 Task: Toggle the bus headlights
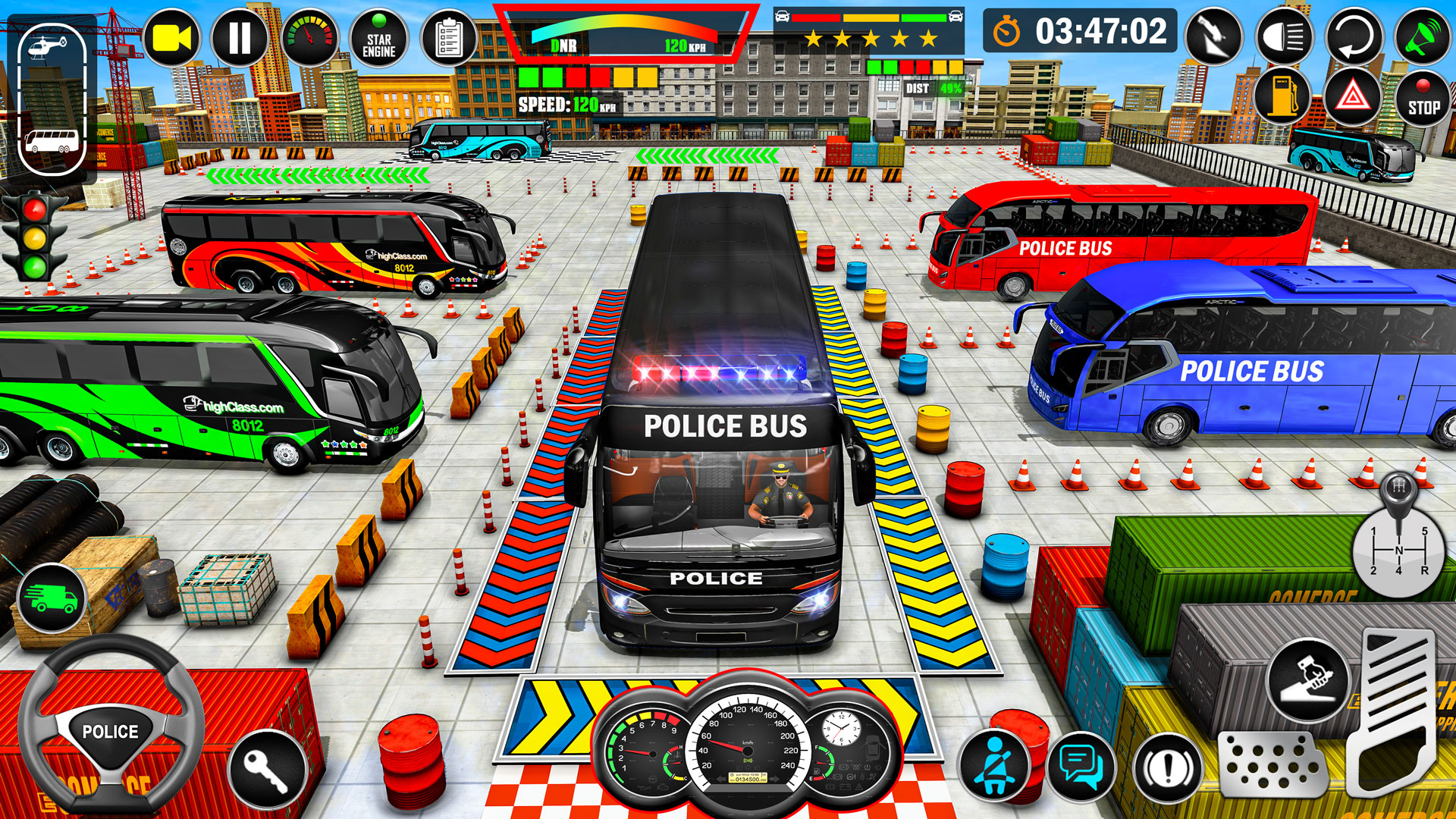click(x=1285, y=36)
